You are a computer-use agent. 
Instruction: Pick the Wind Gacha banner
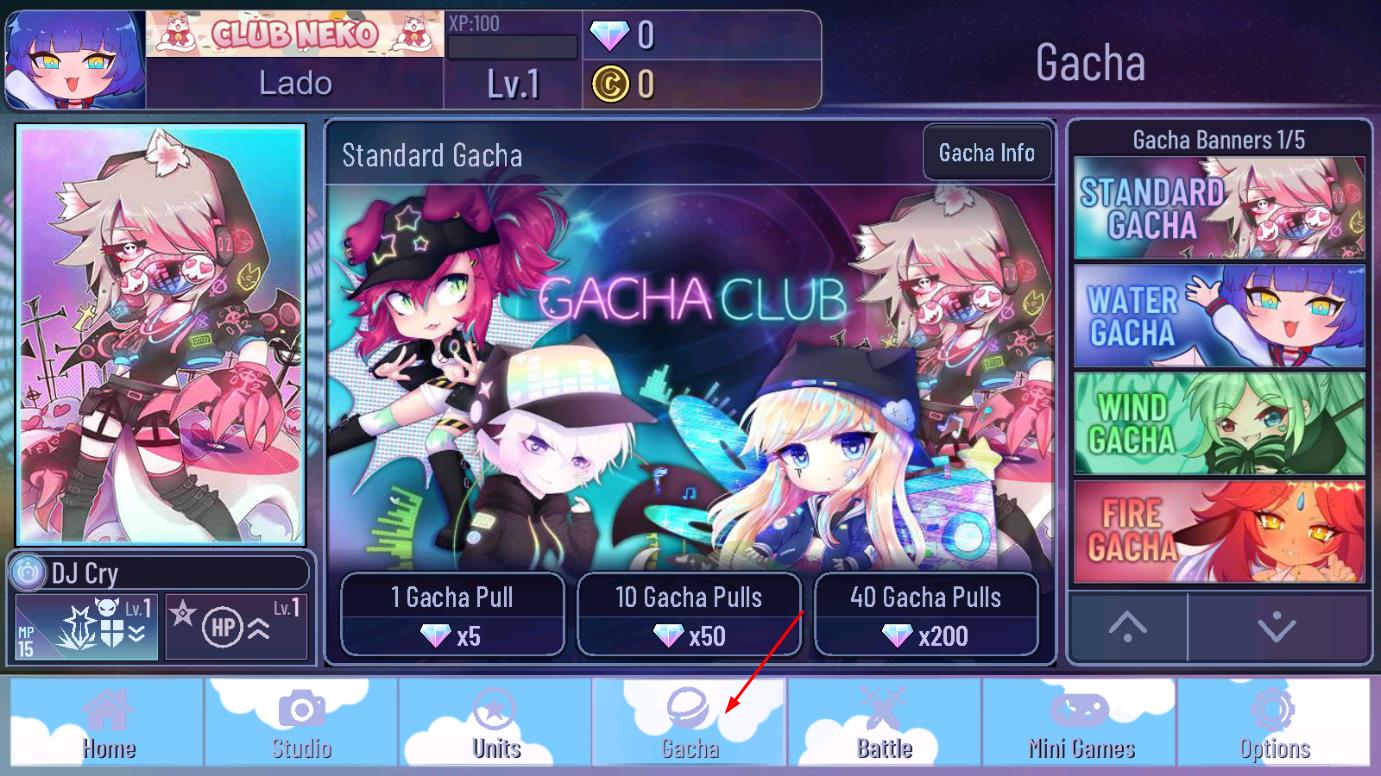[1219, 423]
